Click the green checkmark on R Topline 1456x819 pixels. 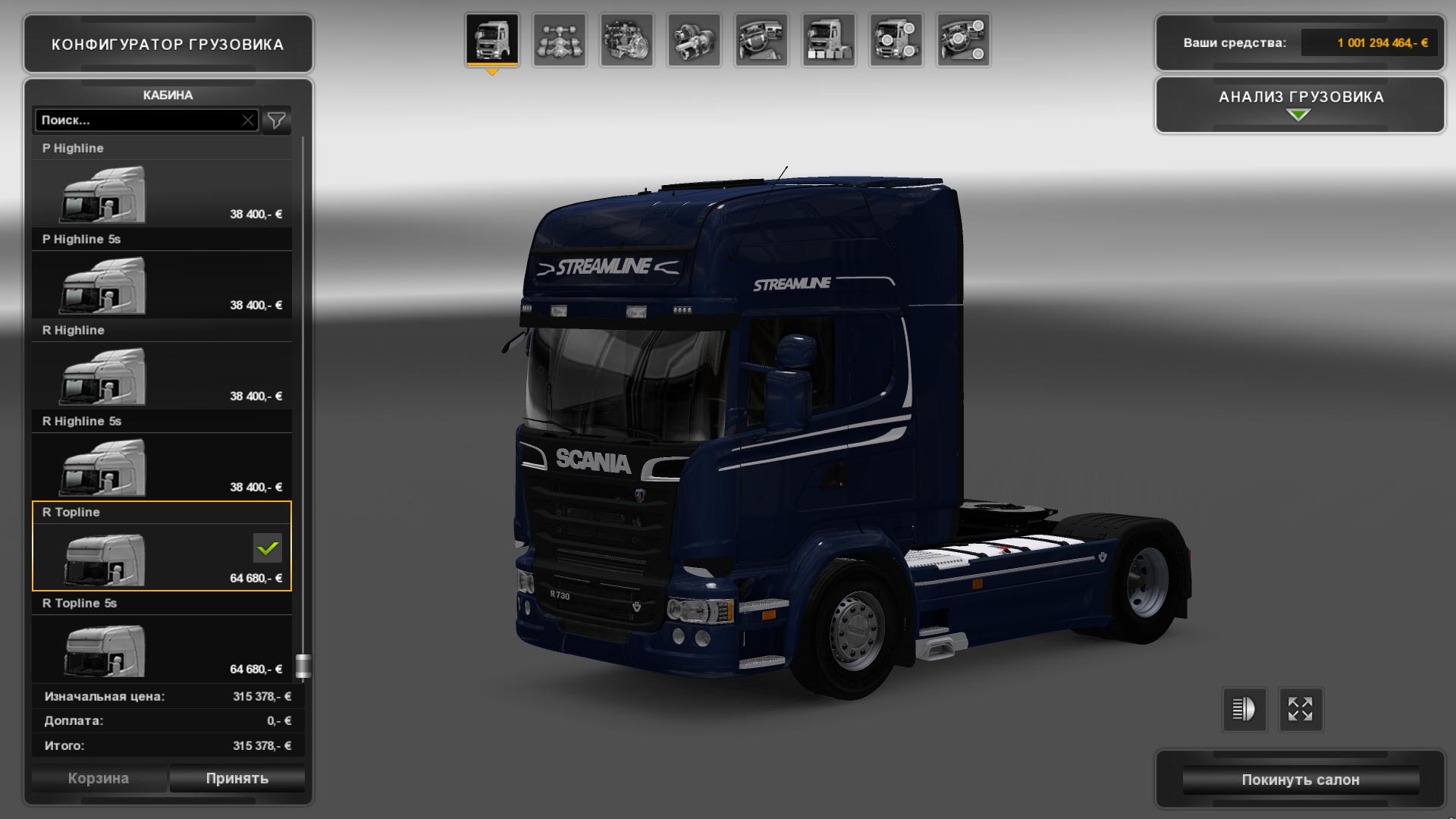[267, 548]
